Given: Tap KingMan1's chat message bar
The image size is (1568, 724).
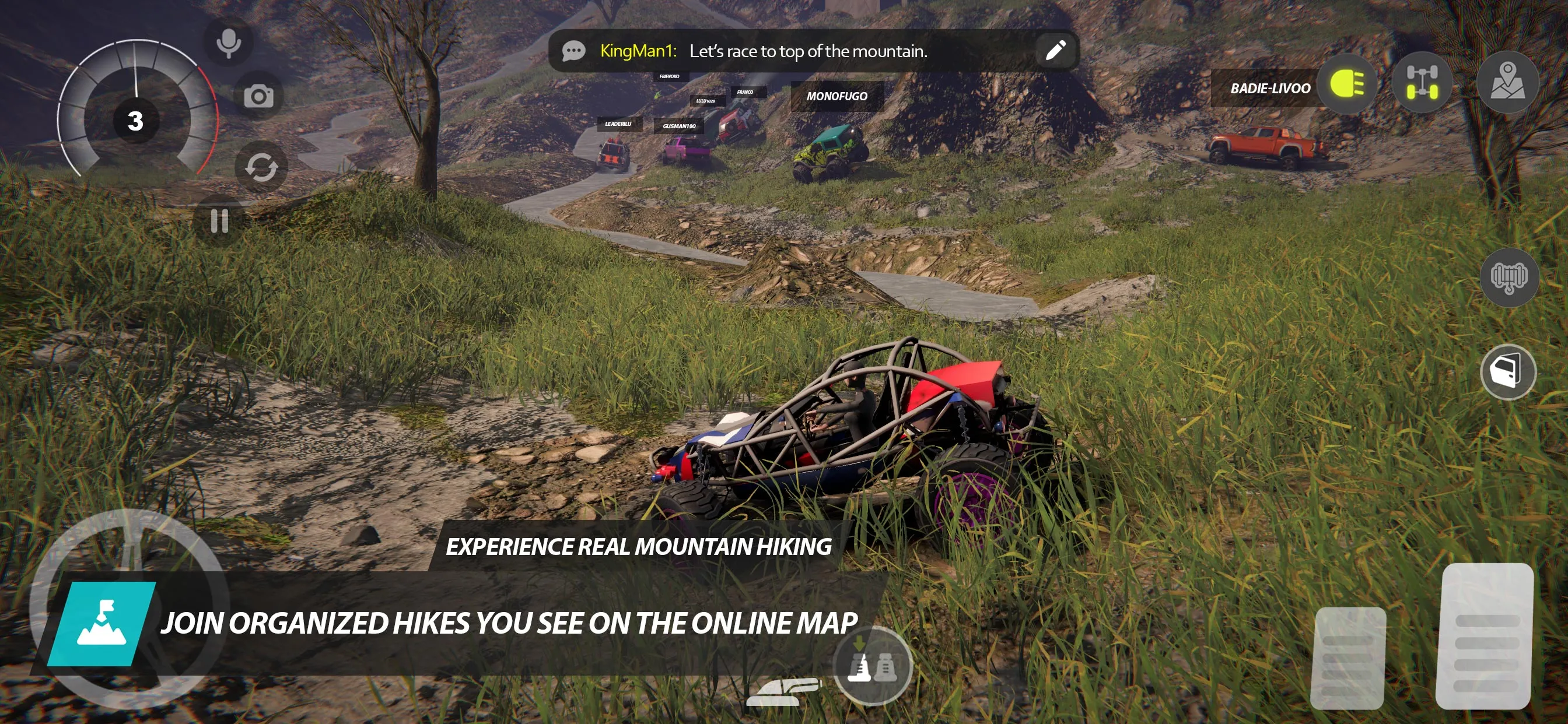Looking at the screenshot, I should point(810,51).
